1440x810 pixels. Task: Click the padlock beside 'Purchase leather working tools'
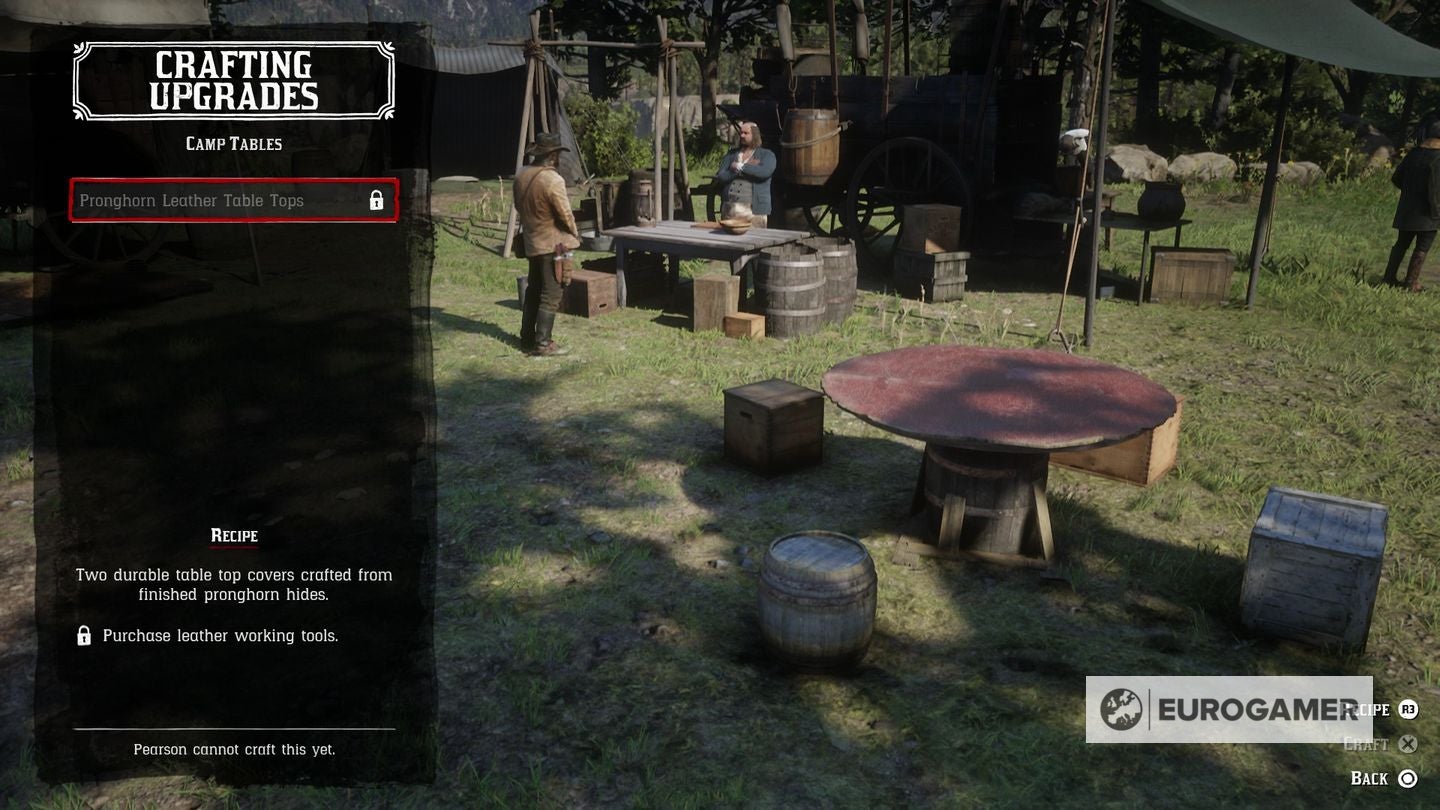[82, 635]
